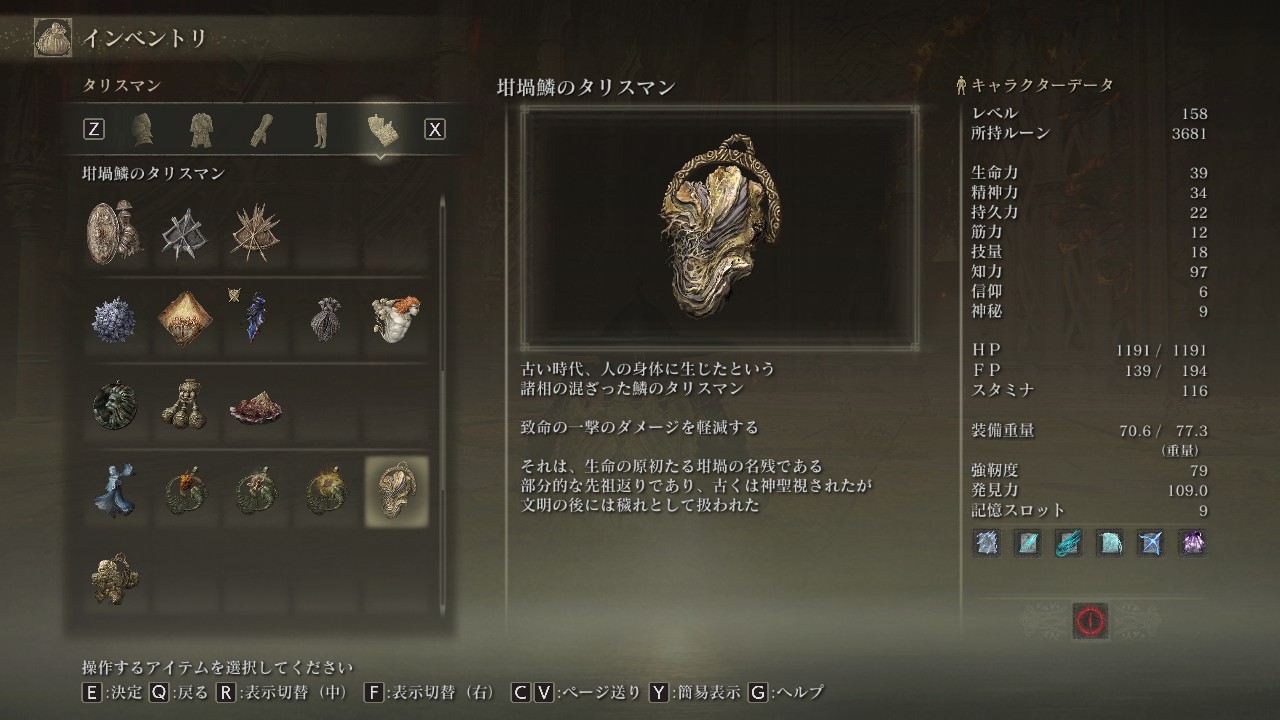Select the red-haired figure talisman
Viewport: 1280px width, 720px height.
pyautogui.click(x=396, y=318)
